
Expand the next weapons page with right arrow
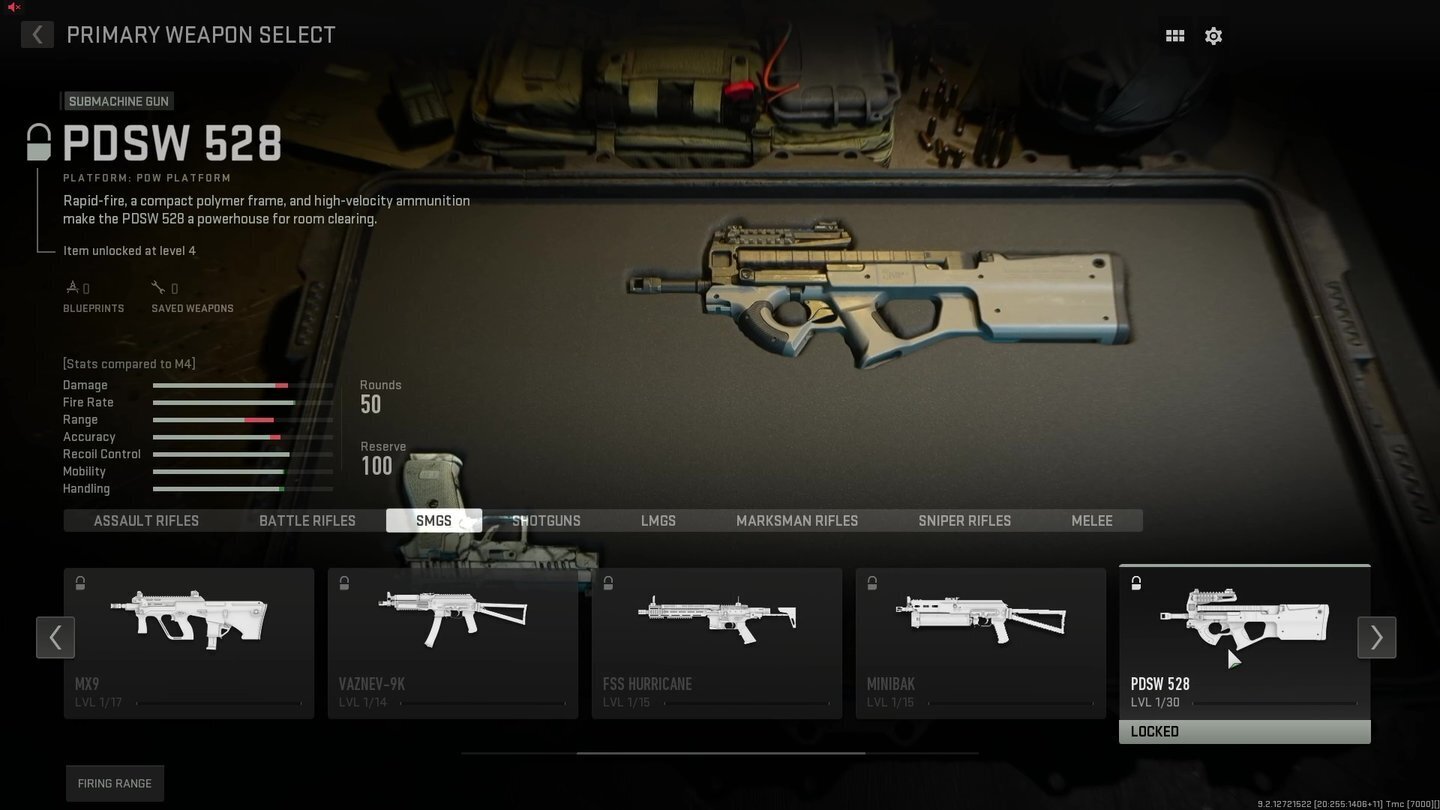[1377, 637]
